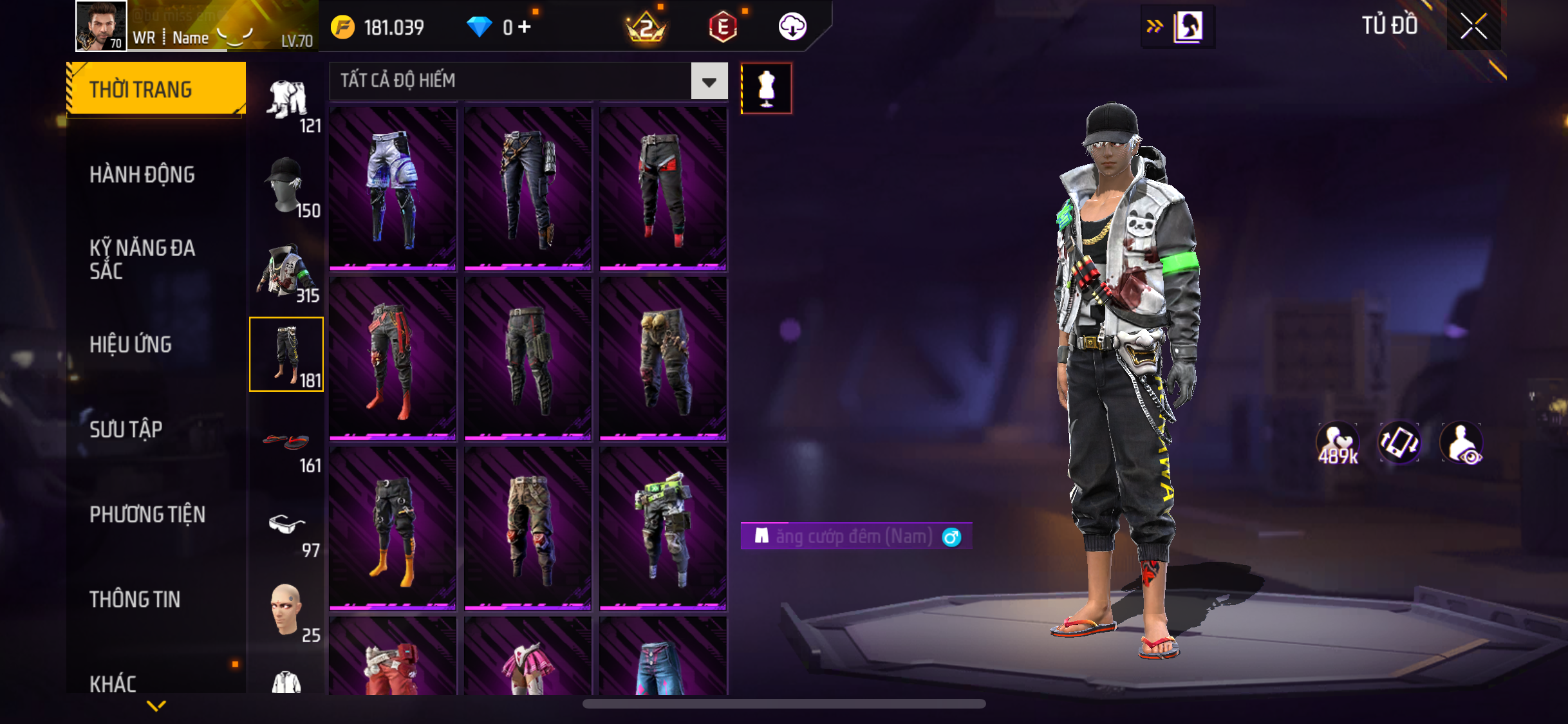The width and height of the screenshot is (1568, 724).
Task: Select the jacket tops category
Action: click(286, 271)
